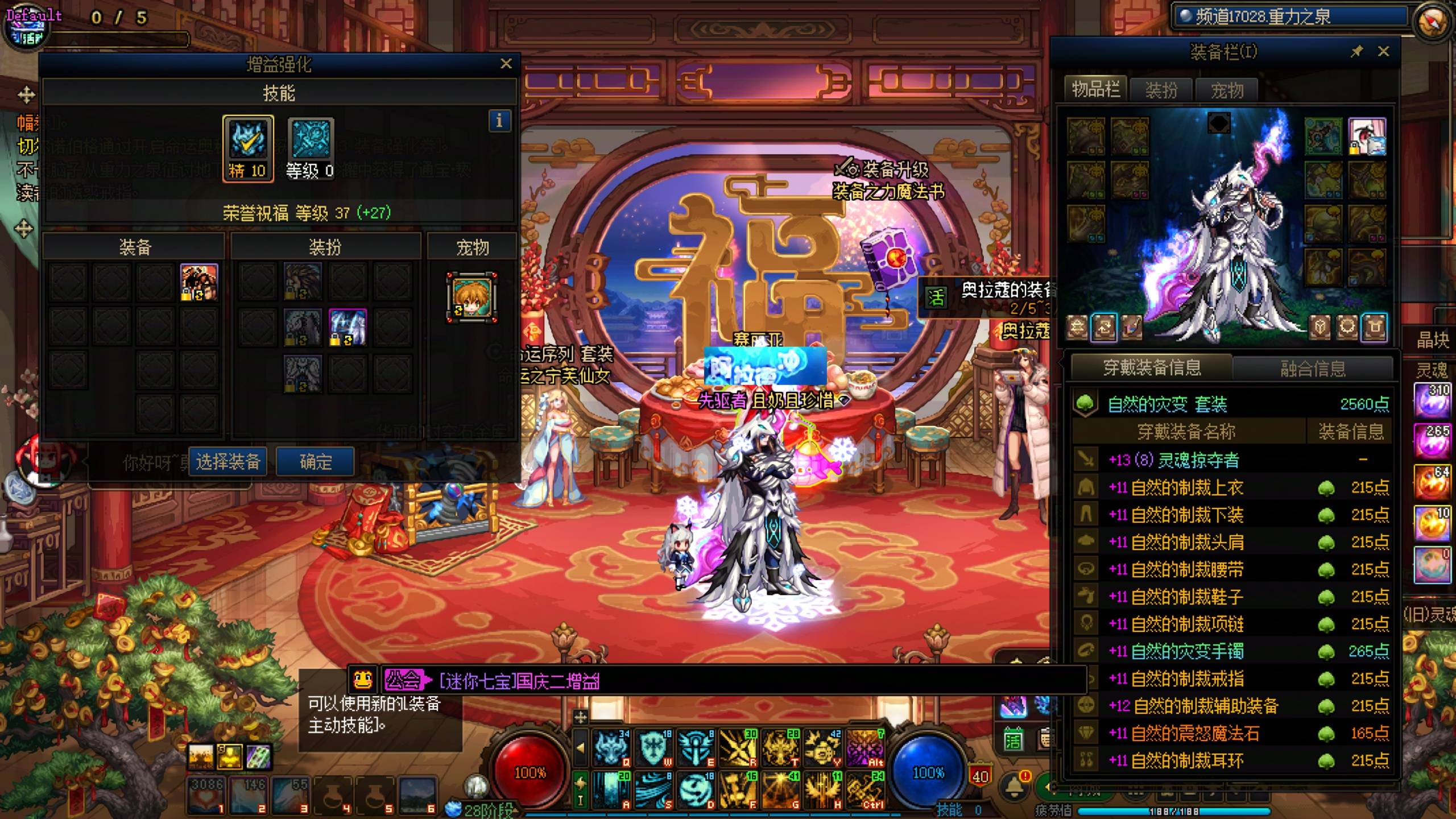Viewport: 1456px width, 819px height.
Task: Pin the 装备栏 panel
Action: 1356,52
